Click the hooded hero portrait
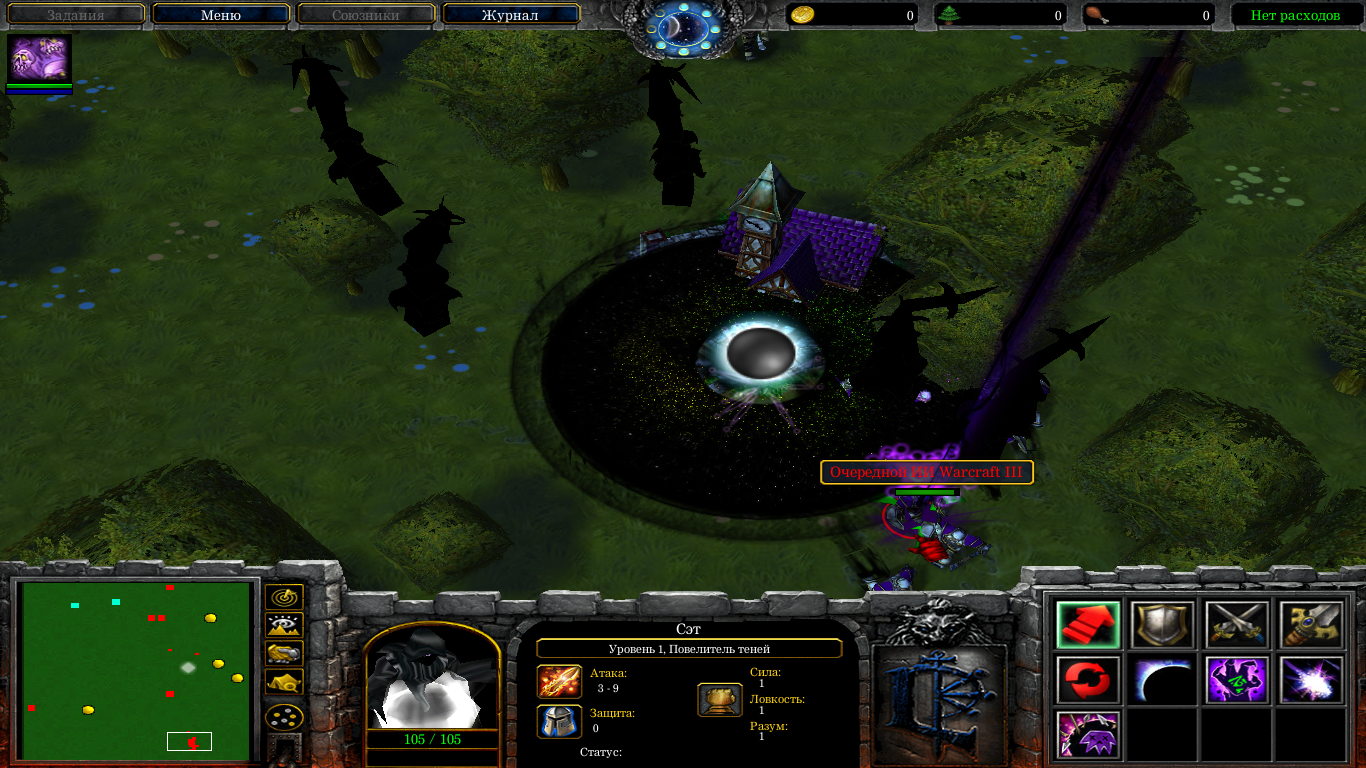 pyautogui.click(x=432, y=682)
